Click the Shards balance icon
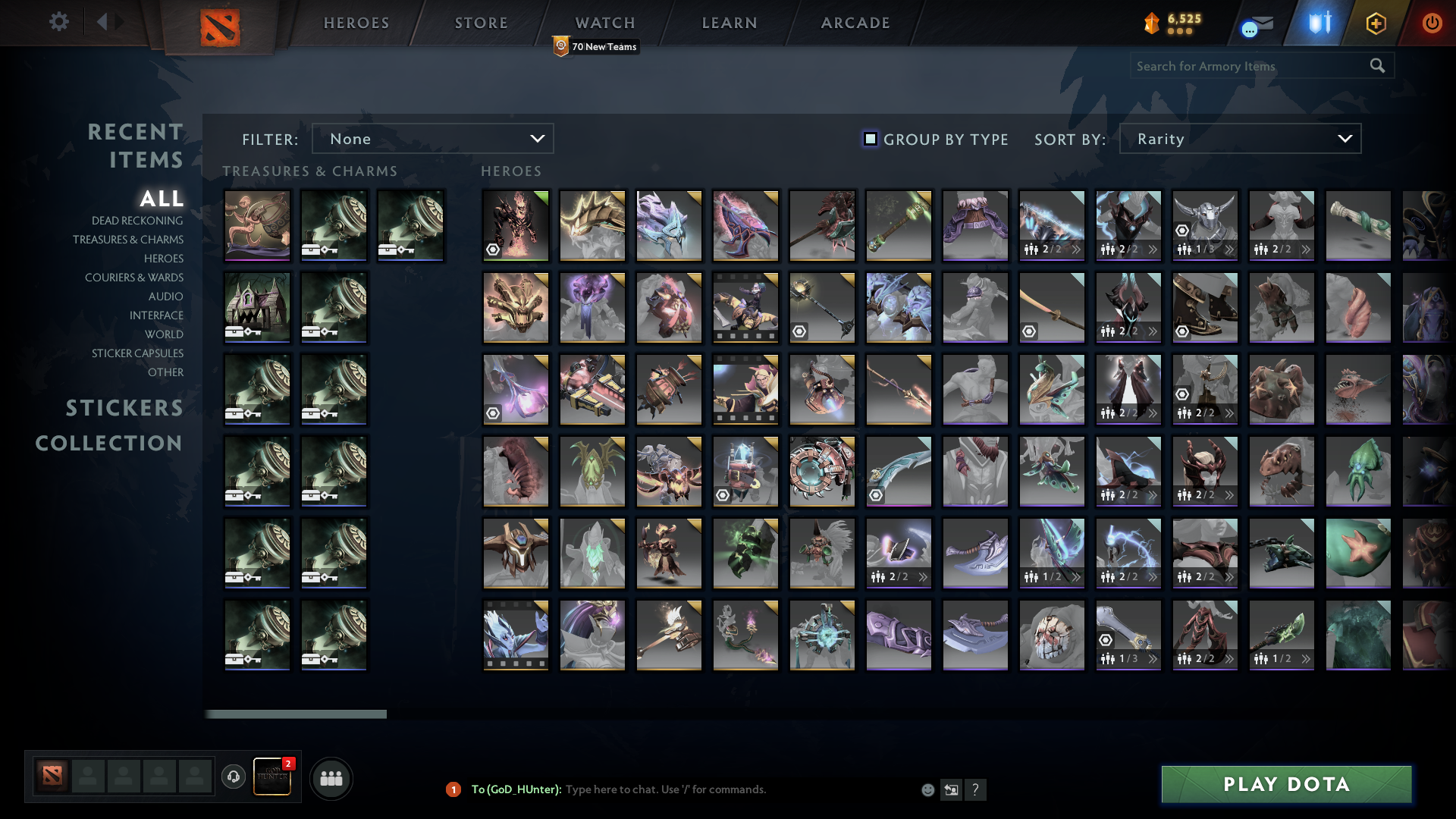The width and height of the screenshot is (1456, 819). [1151, 23]
